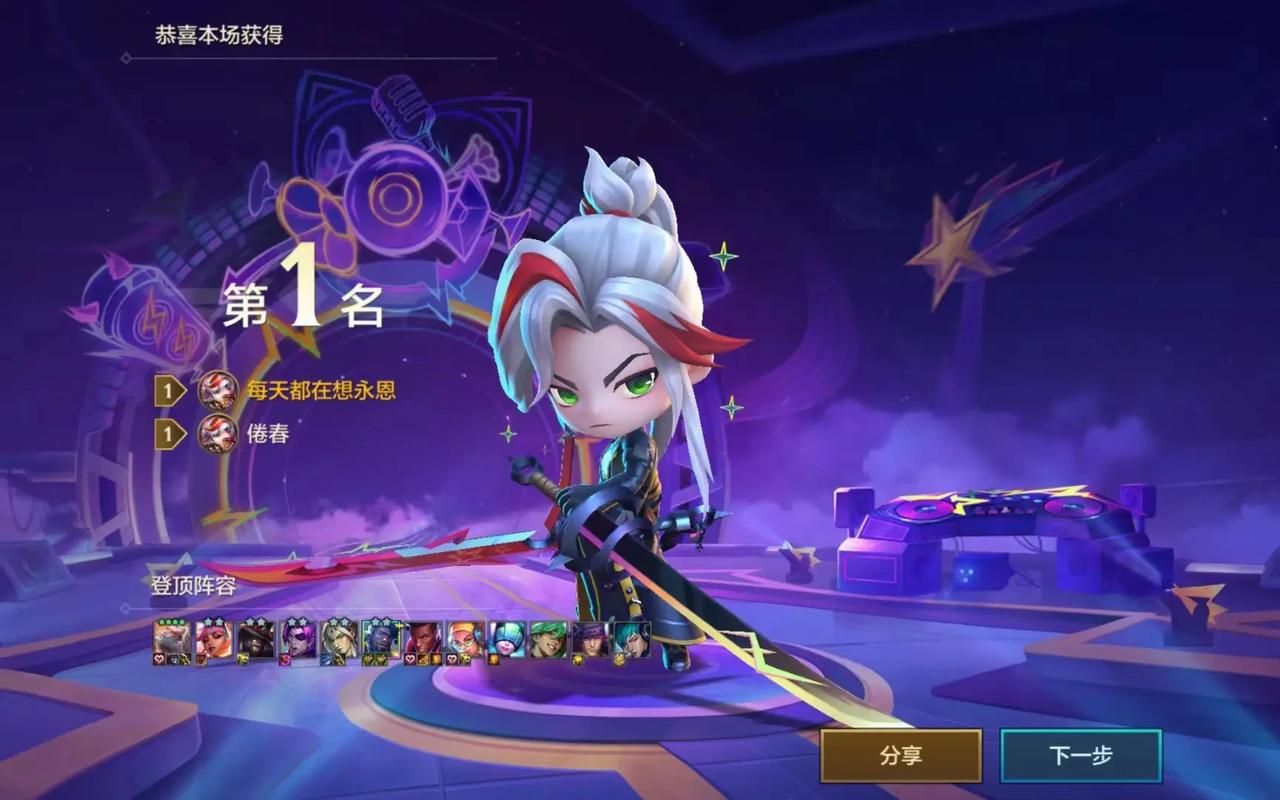Select player 每天都在想永恩 in the ranking
The height and width of the screenshot is (800, 1280).
click(320, 390)
